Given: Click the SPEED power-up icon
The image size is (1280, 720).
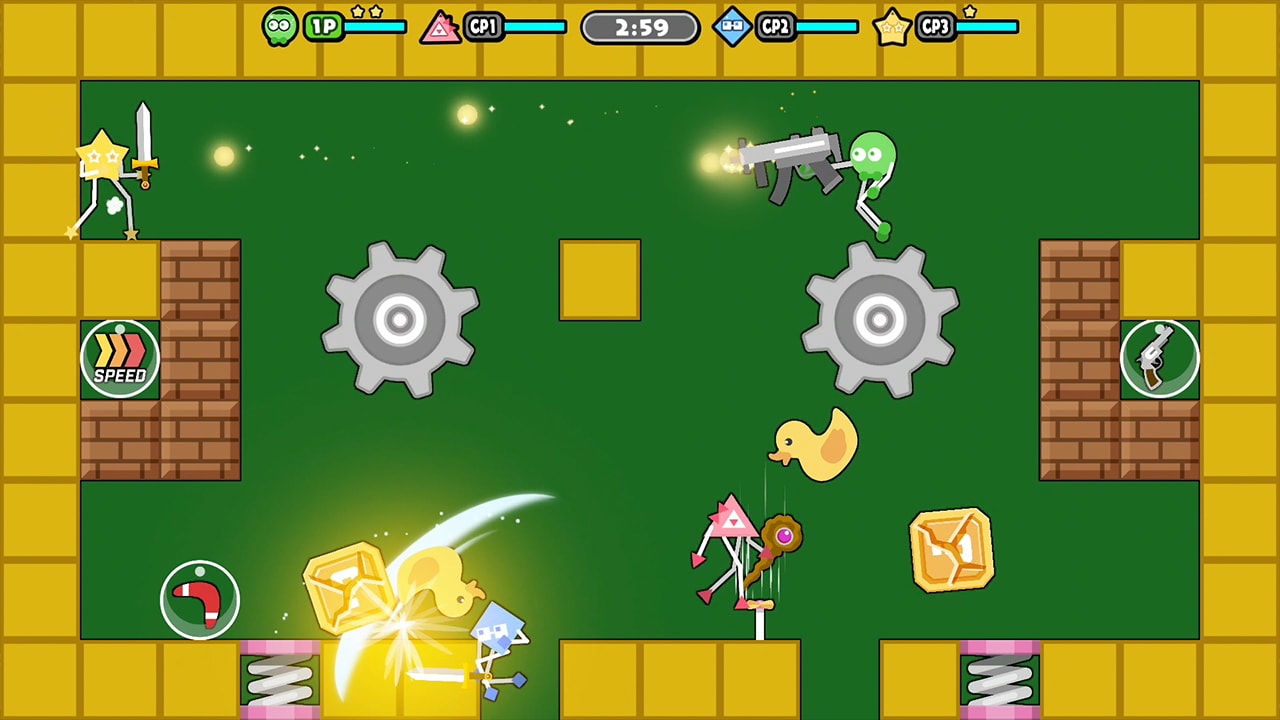Looking at the screenshot, I should coord(120,357).
